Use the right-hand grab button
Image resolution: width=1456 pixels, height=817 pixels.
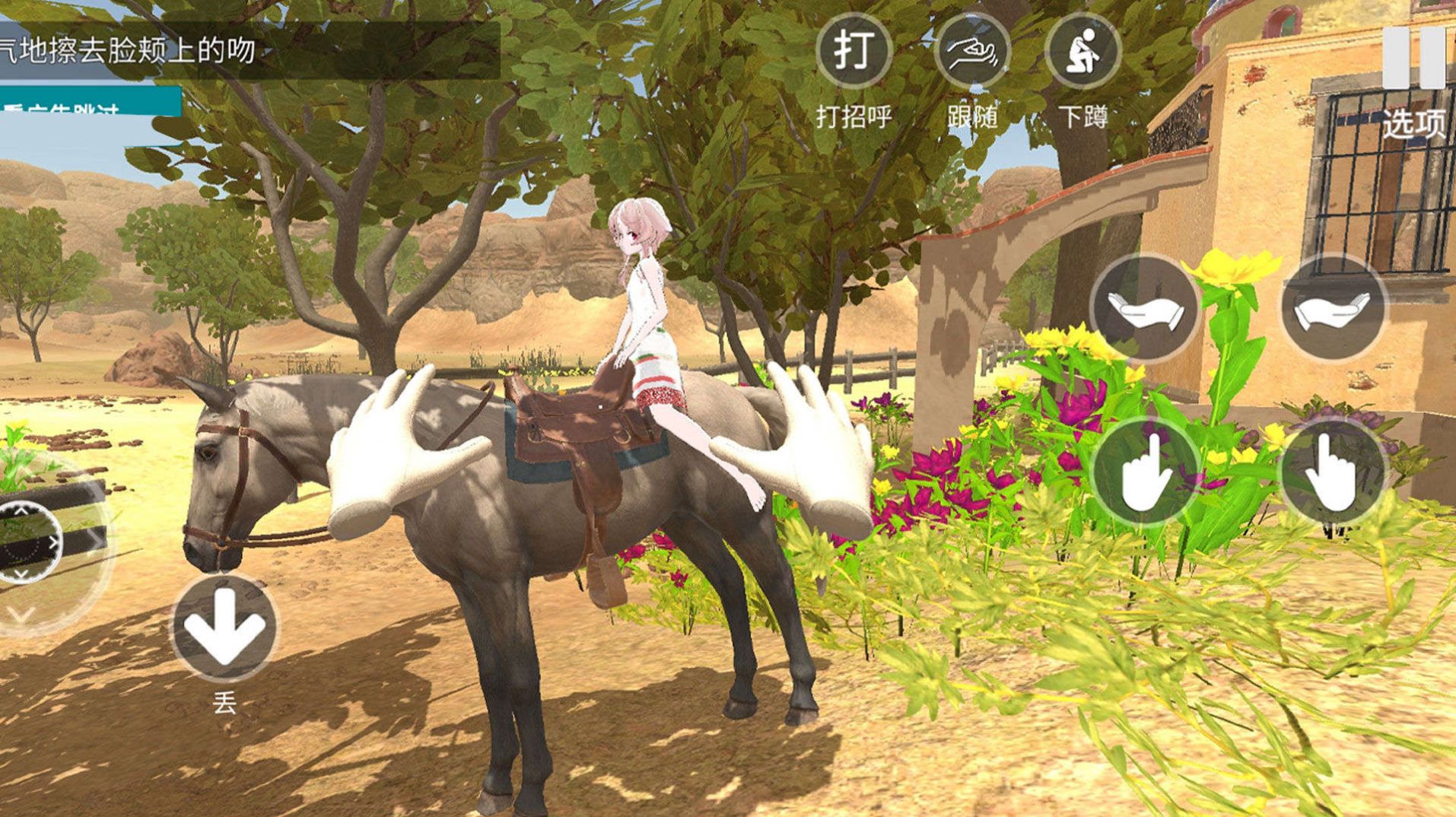point(1333,308)
